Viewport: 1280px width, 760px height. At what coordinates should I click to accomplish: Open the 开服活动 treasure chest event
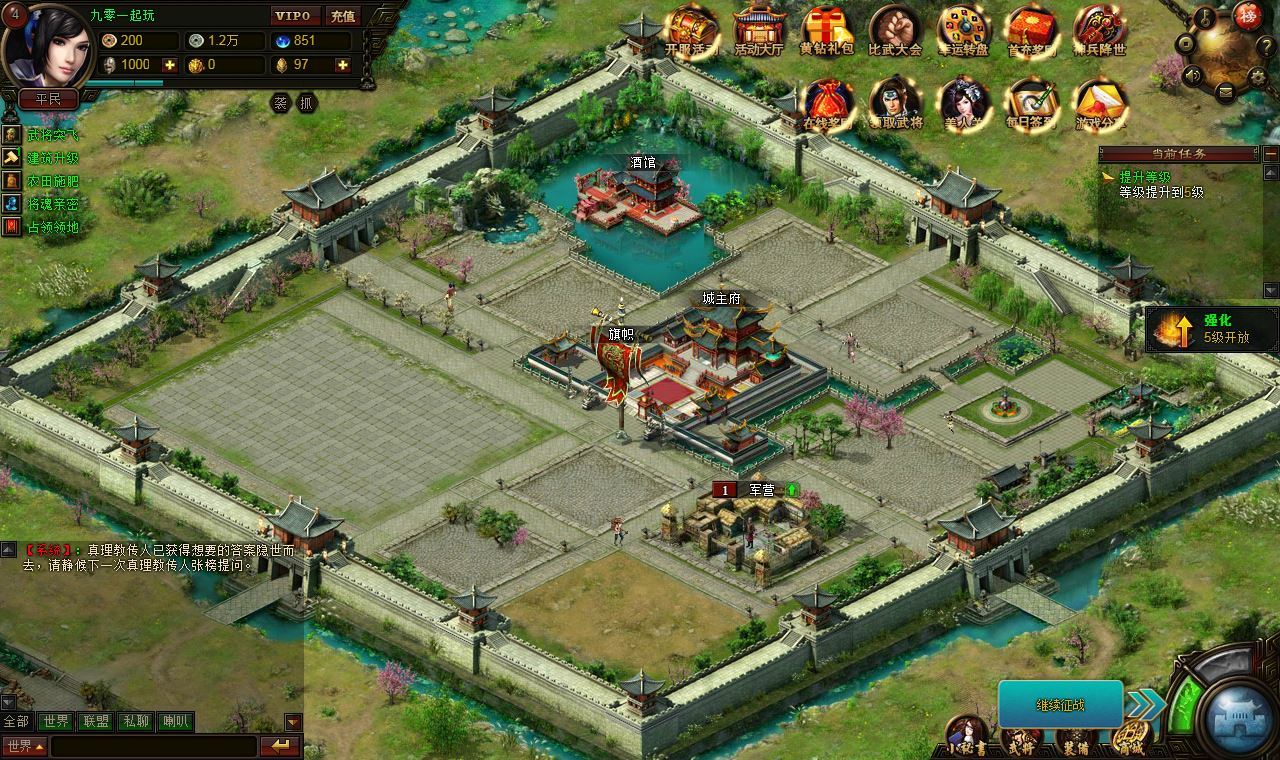coord(691,30)
